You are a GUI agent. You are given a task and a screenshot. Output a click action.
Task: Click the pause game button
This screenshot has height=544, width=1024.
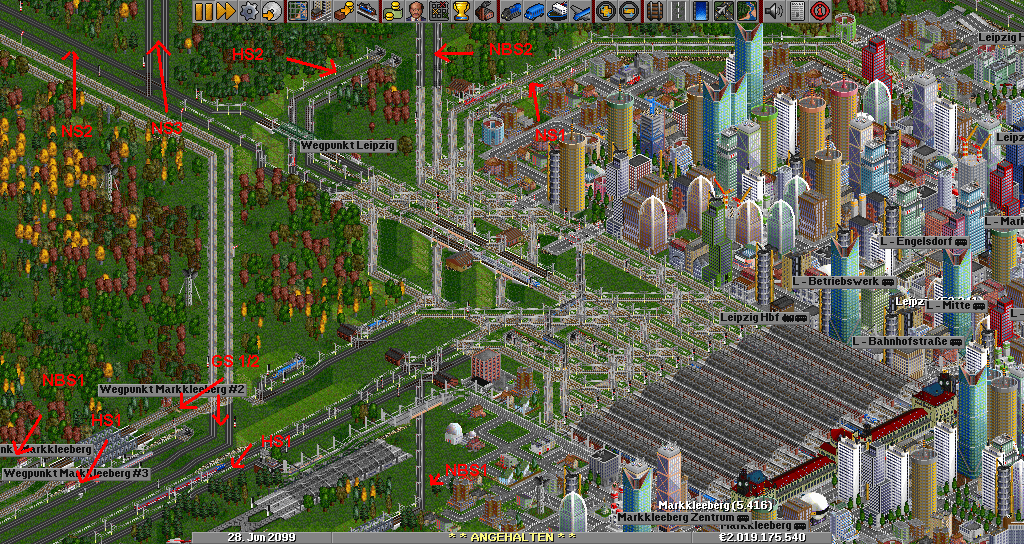coord(203,11)
